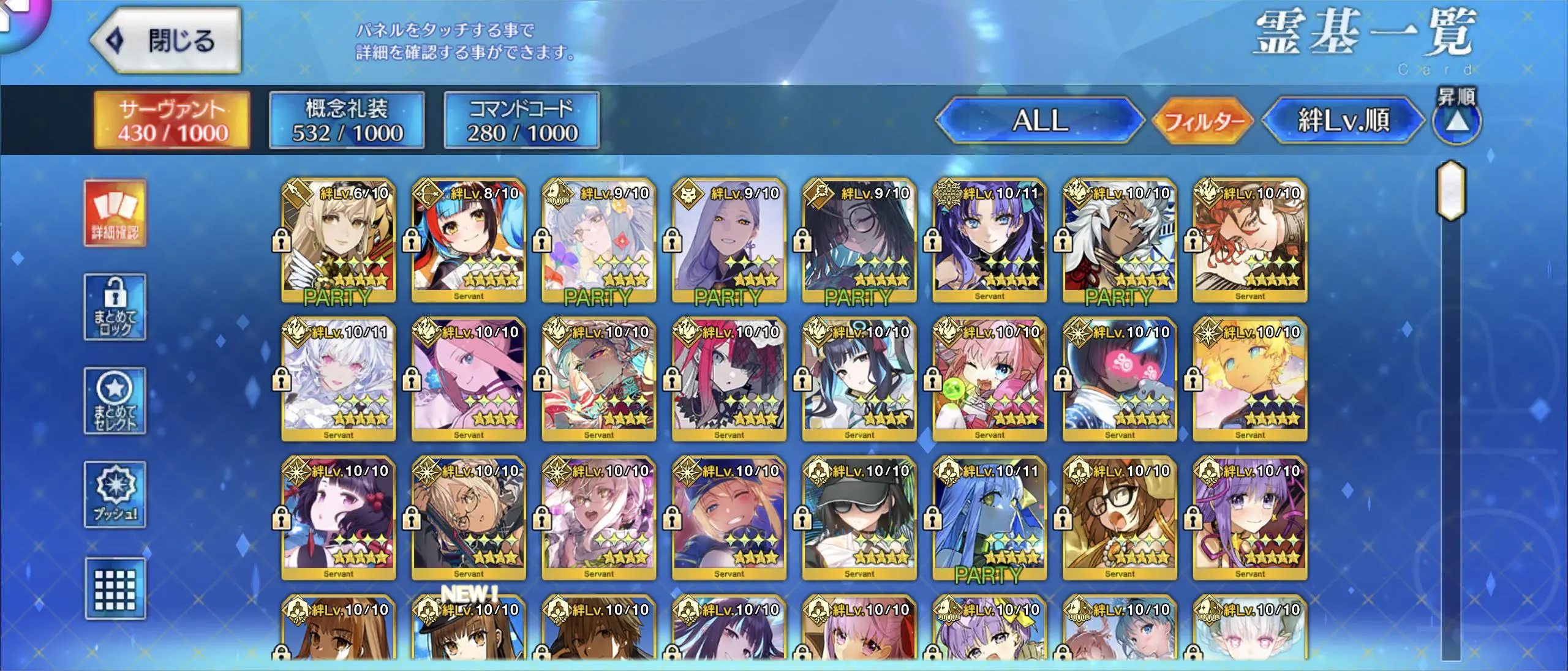The height and width of the screenshot is (671, 1568).
Task: Open the フィルター filter options
Action: (1203, 121)
